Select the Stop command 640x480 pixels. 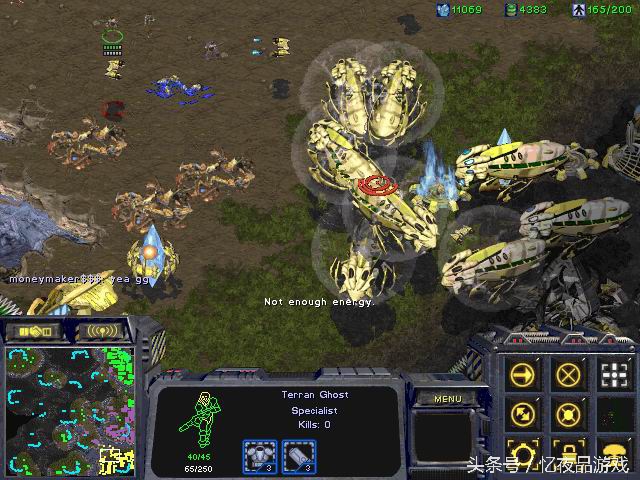pos(569,376)
